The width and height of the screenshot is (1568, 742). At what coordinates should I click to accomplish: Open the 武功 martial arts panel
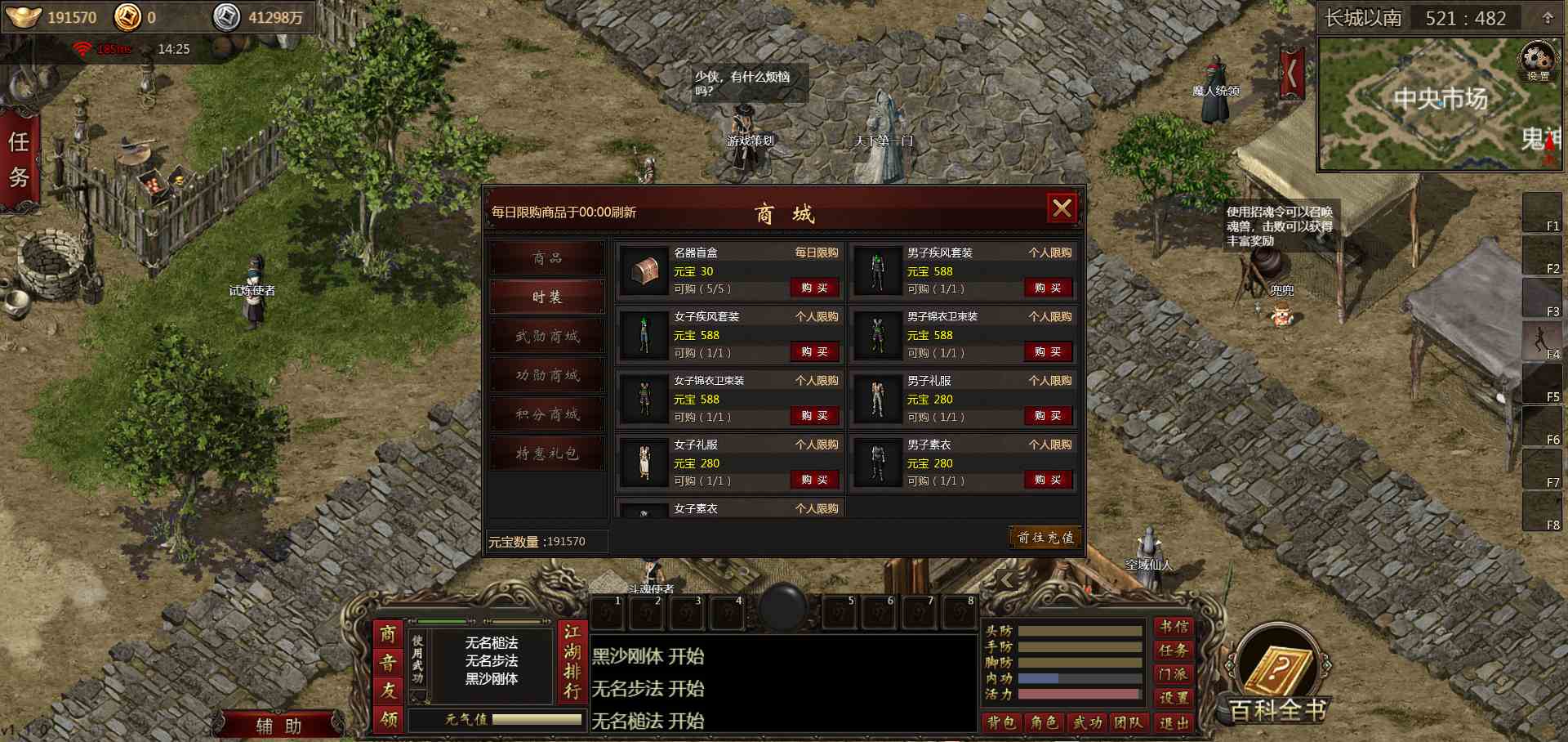[1088, 722]
